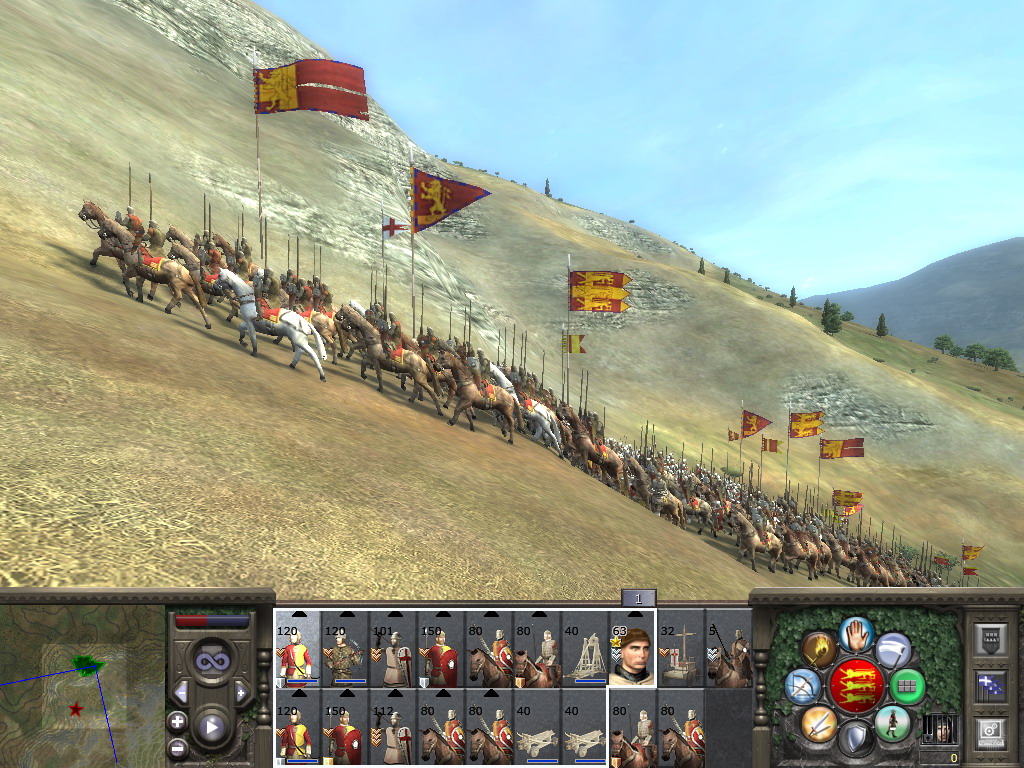Viewport: 1024px width, 768px height.
Task: Select the general's portrait unit card
Action: tap(633, 648)
